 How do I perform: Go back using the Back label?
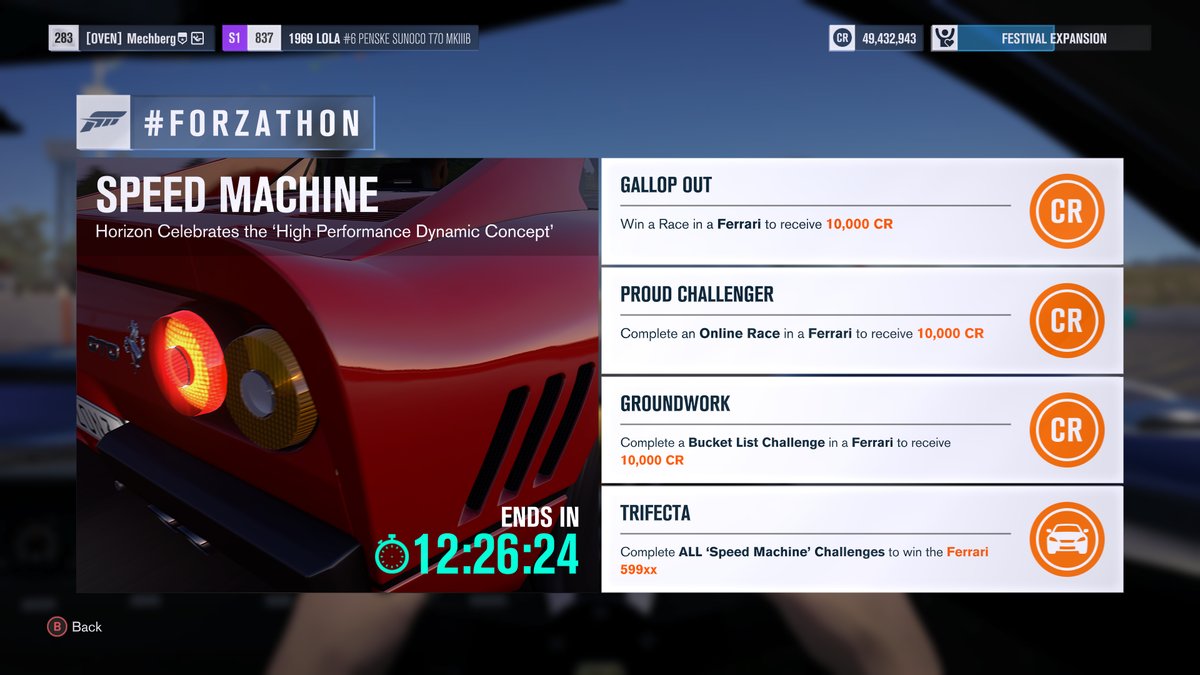tap(86, 627)
